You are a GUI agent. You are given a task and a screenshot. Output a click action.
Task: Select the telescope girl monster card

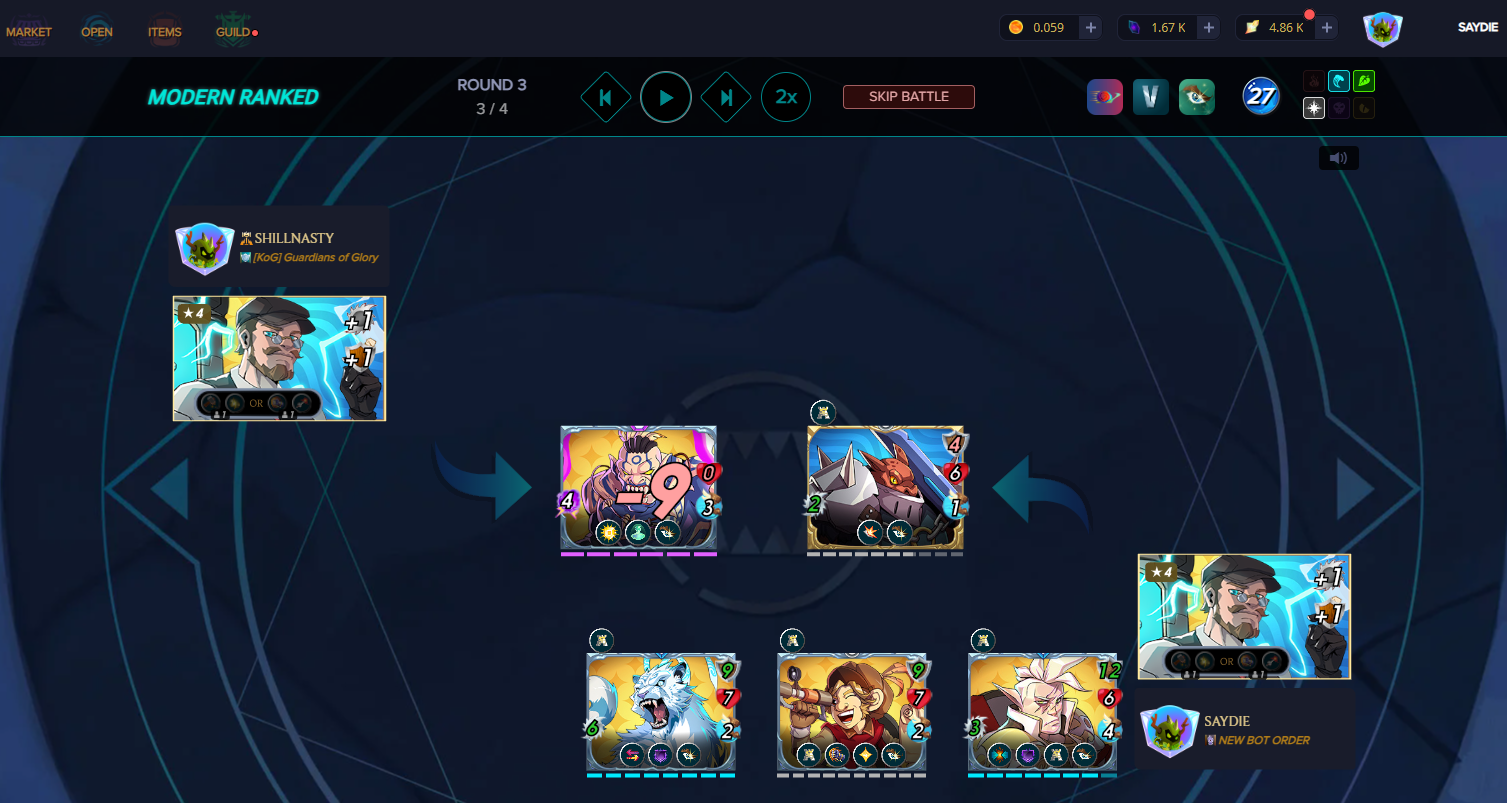(x=852, y=712)
